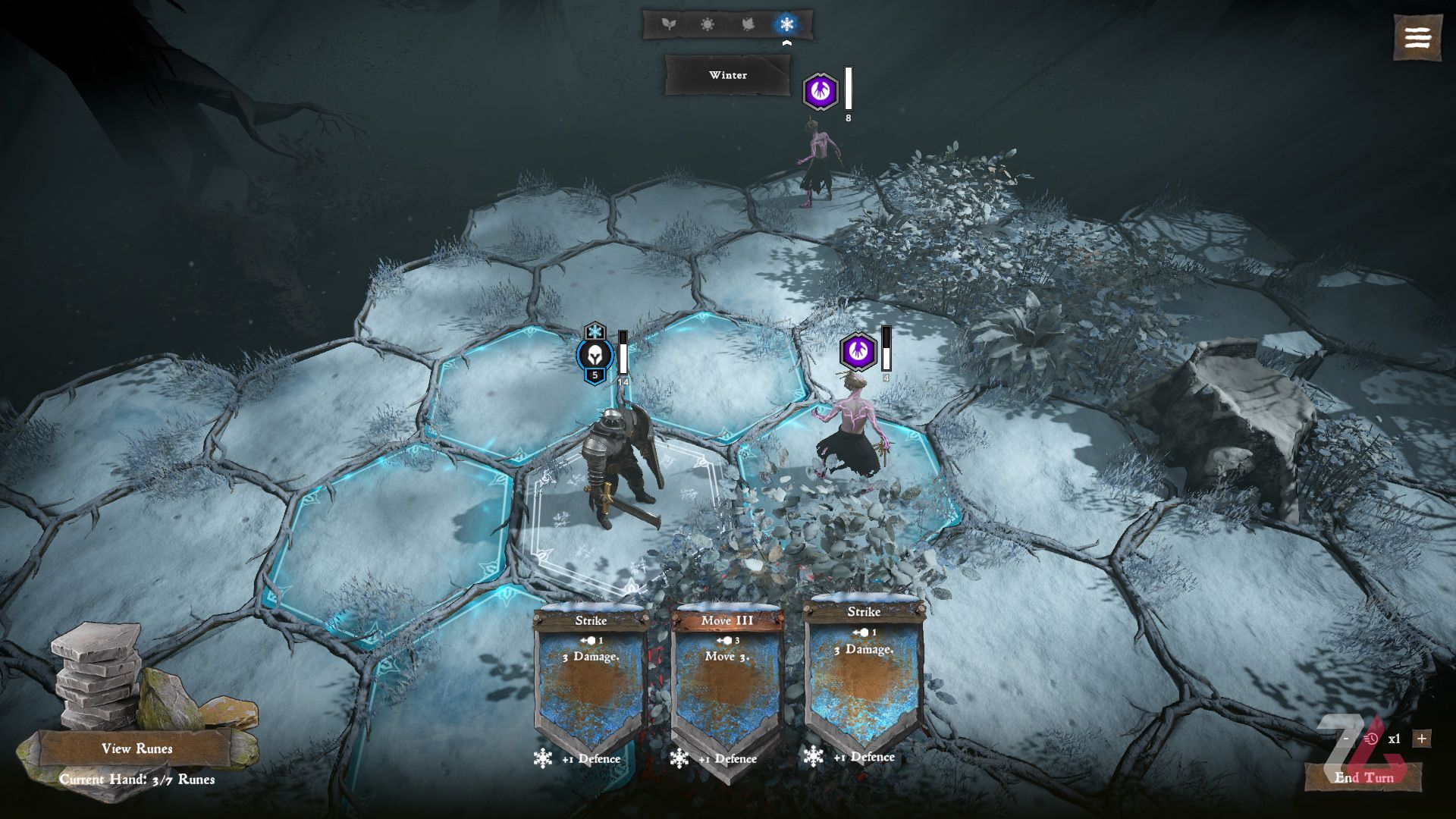Increase game speed with the plus button
Viewport: 1456px width, 819px height.
click(x=1421, y=738)
